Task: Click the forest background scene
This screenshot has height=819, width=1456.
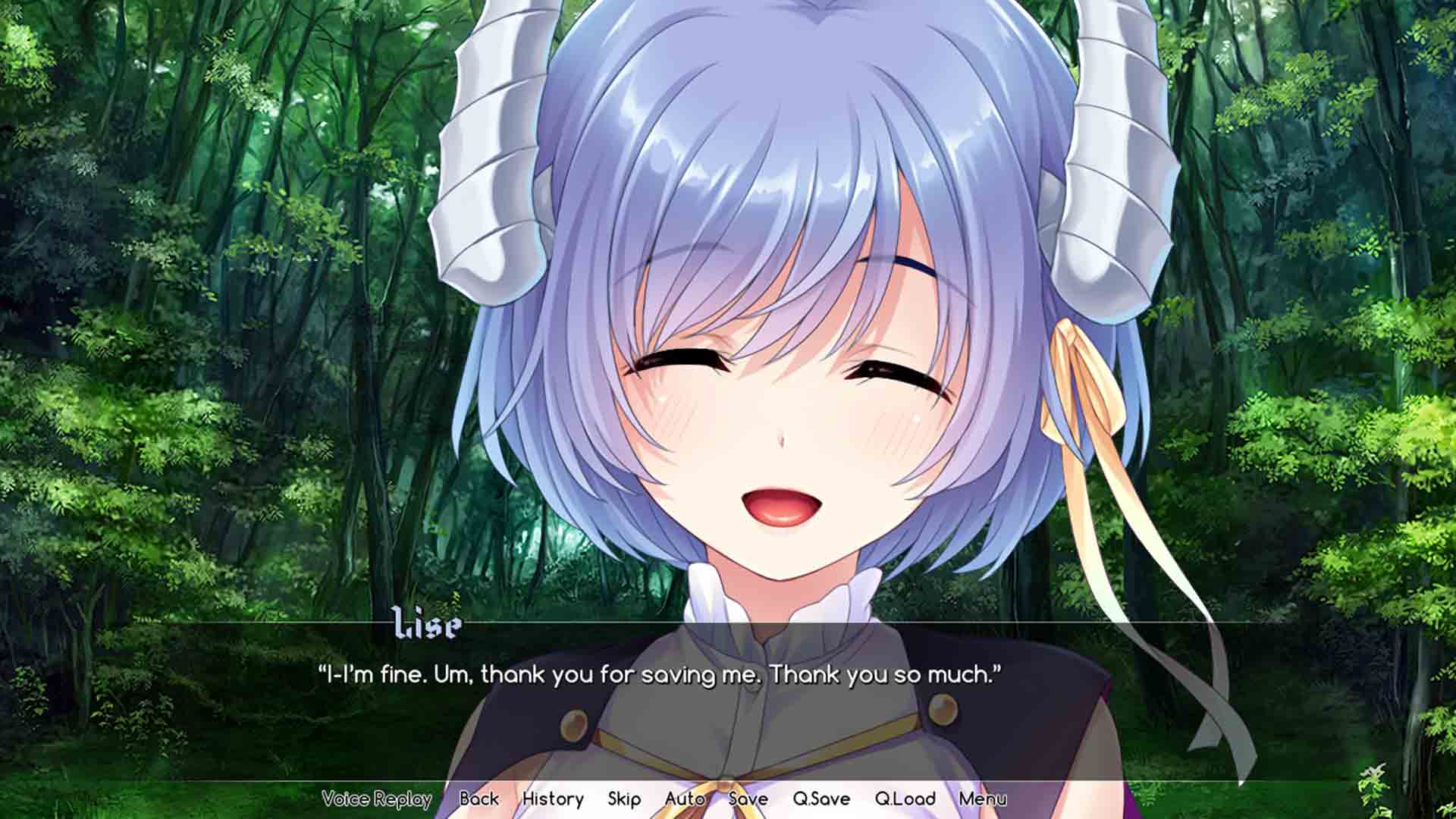Action: coord(190,227)
